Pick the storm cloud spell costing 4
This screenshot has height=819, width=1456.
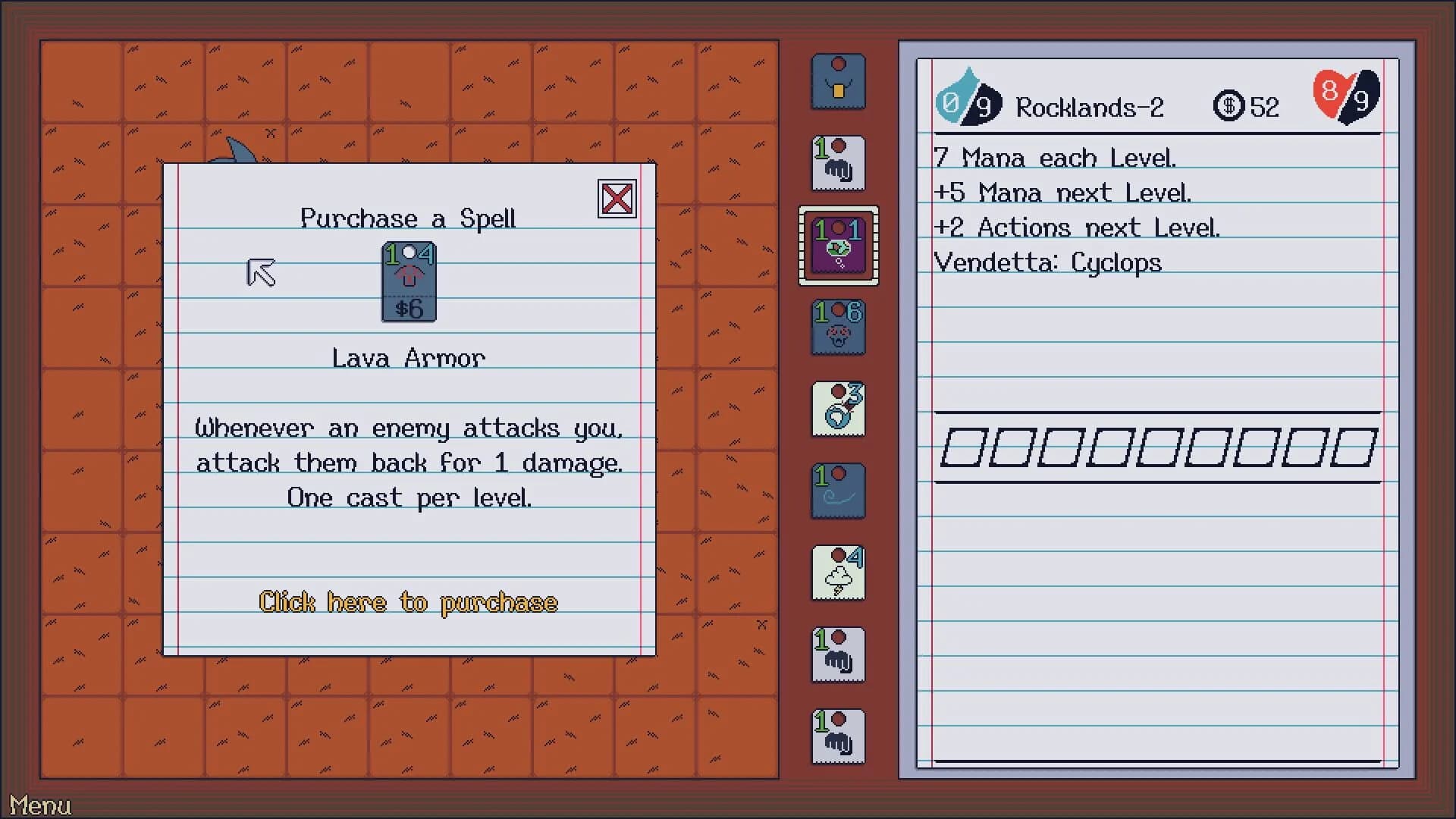tap(837, 573)
